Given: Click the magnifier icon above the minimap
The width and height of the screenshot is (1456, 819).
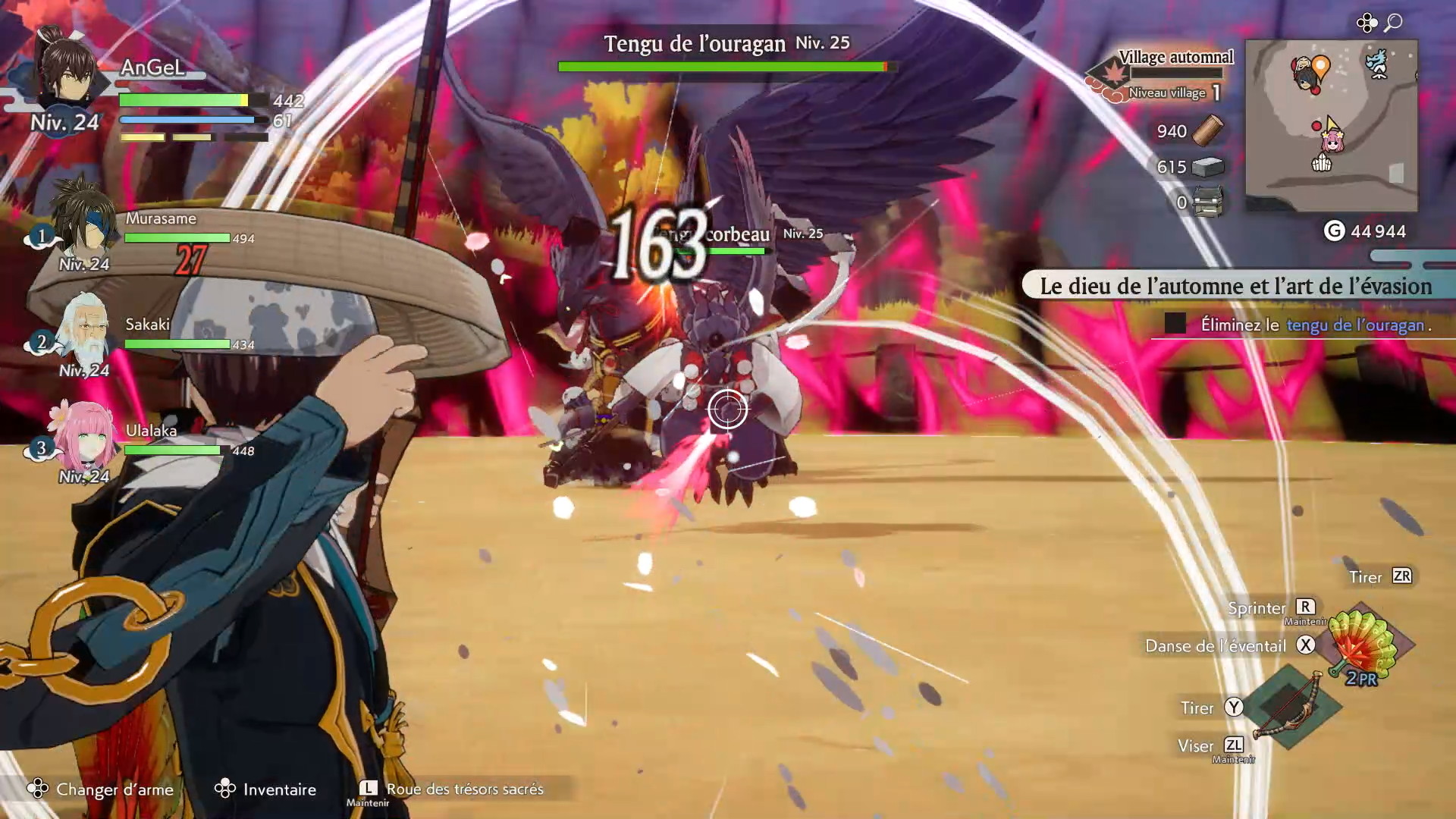Looking at the screenshot, I should coord(1393,23).
